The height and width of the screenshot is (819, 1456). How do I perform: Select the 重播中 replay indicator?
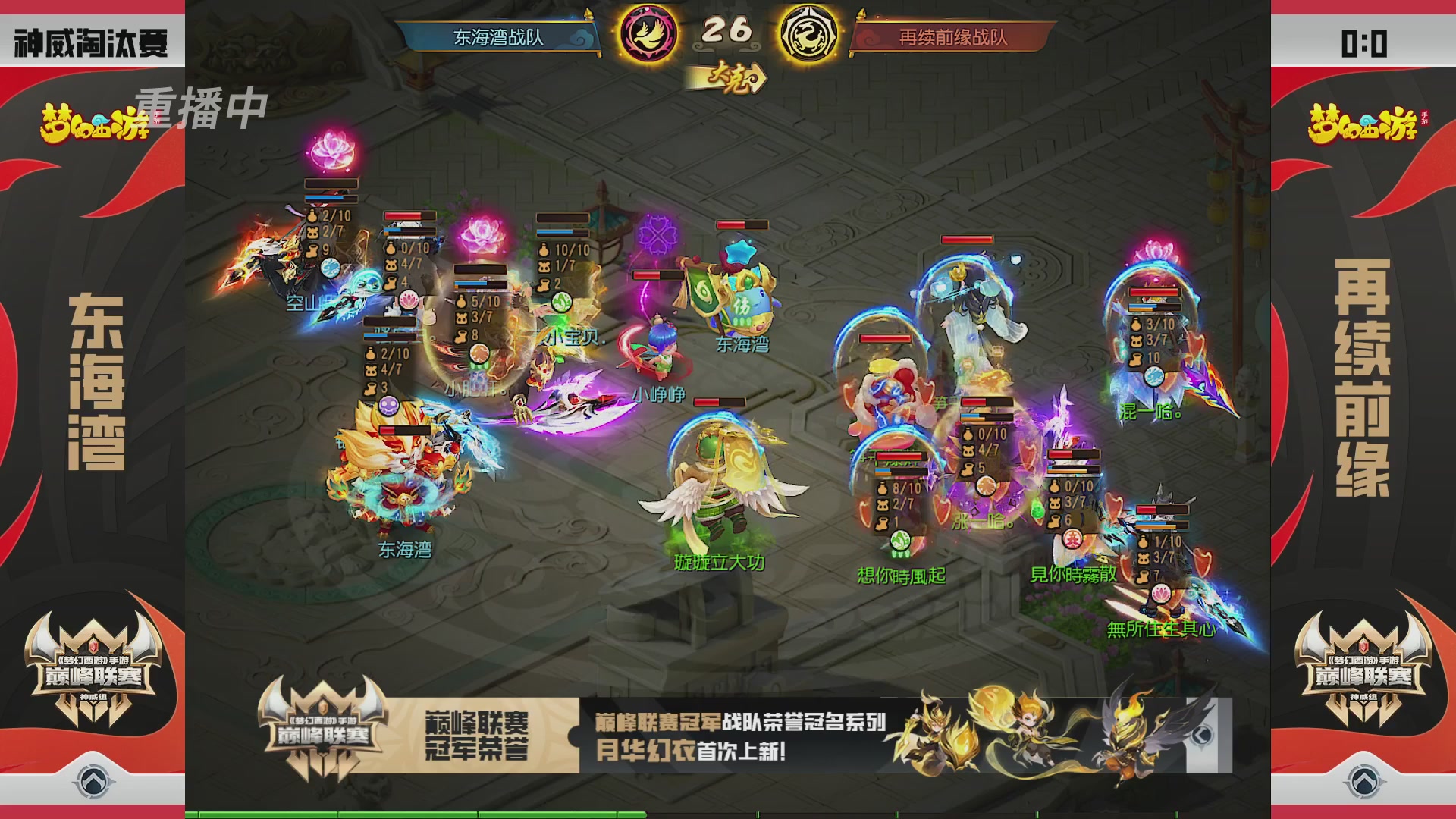coord(202,107)
